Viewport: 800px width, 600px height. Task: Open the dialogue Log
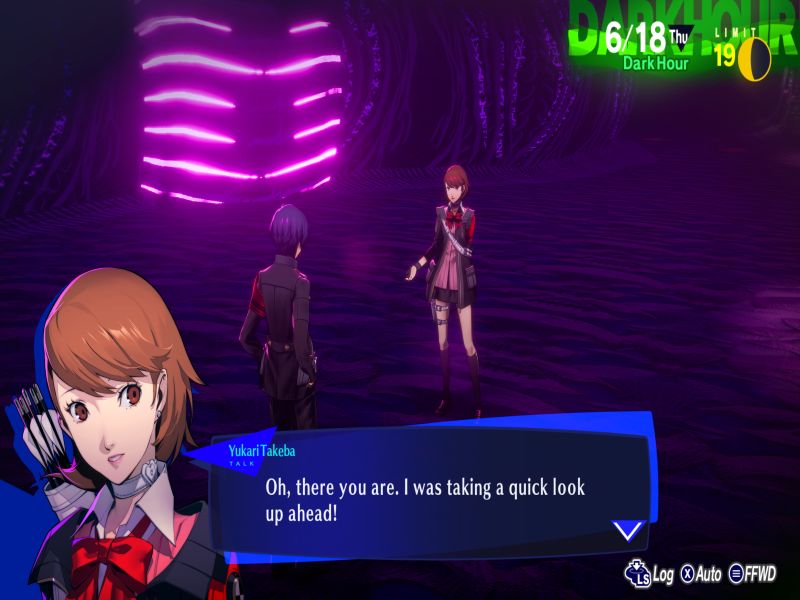point(650,574)
